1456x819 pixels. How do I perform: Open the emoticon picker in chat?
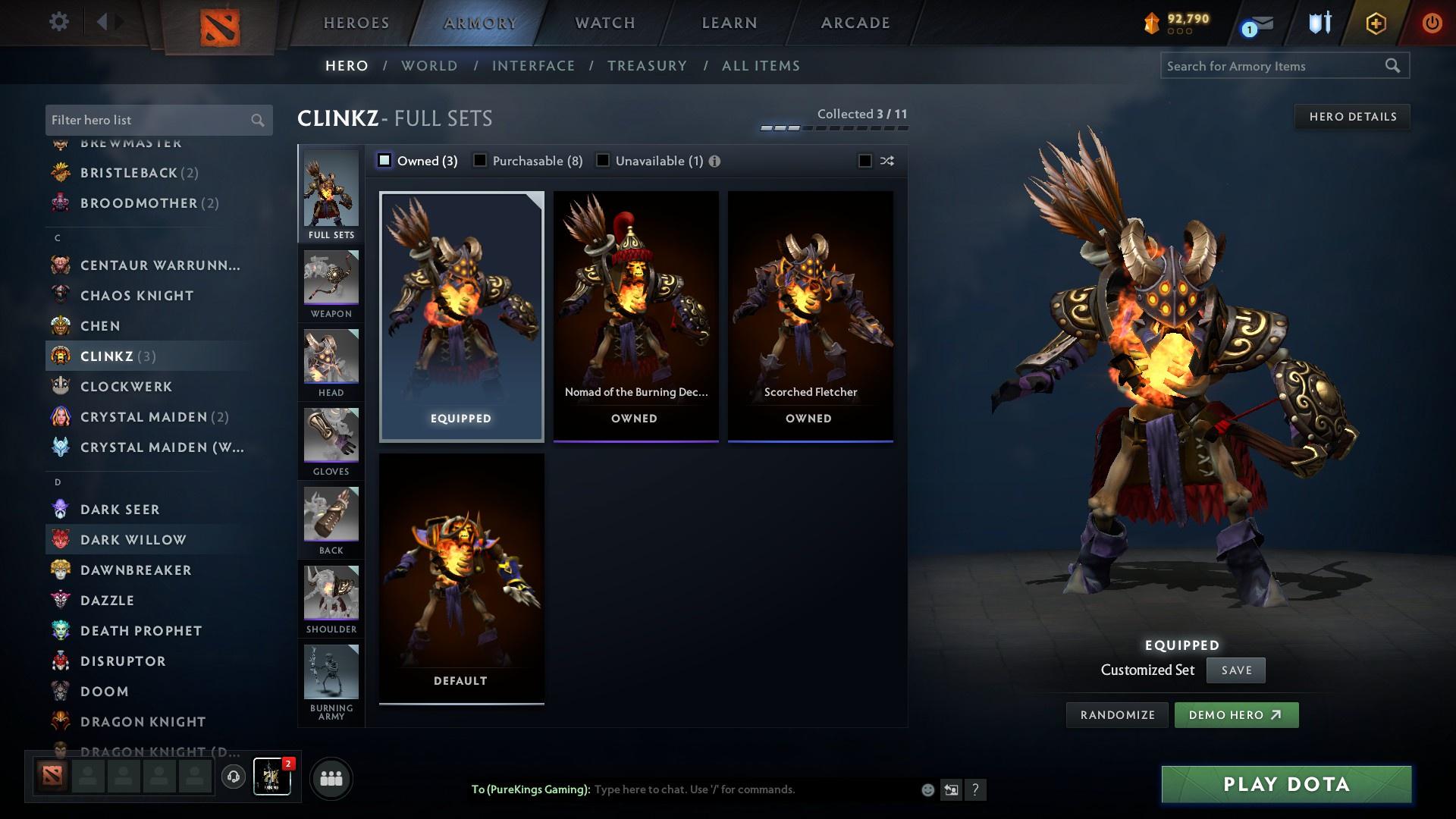[x=927, y=789]
